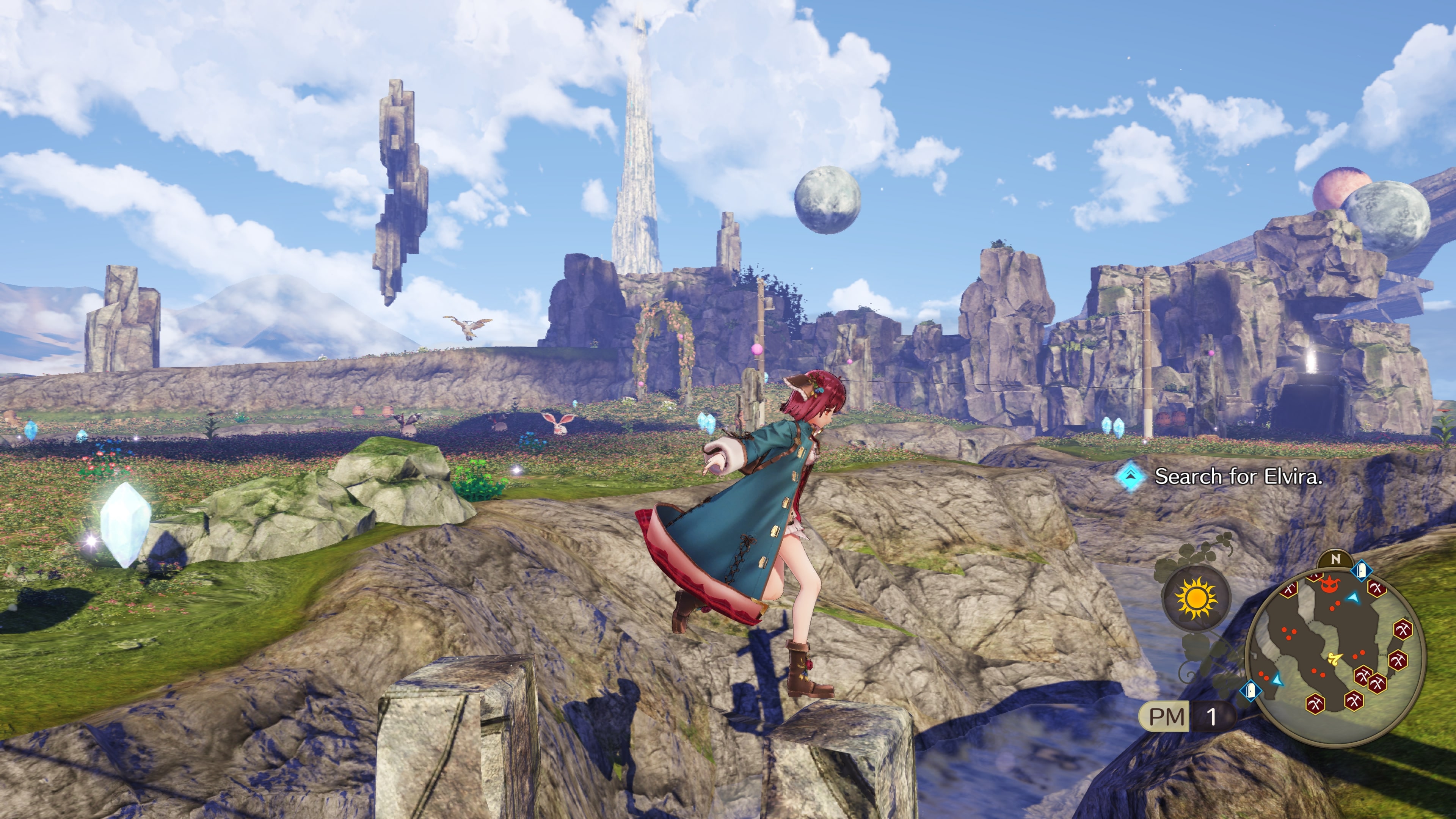Select the blue quest diamond beside the objective
The height and width of the screenshot is (819, 1456).
pyautogui.click(x=1130, y=477)
